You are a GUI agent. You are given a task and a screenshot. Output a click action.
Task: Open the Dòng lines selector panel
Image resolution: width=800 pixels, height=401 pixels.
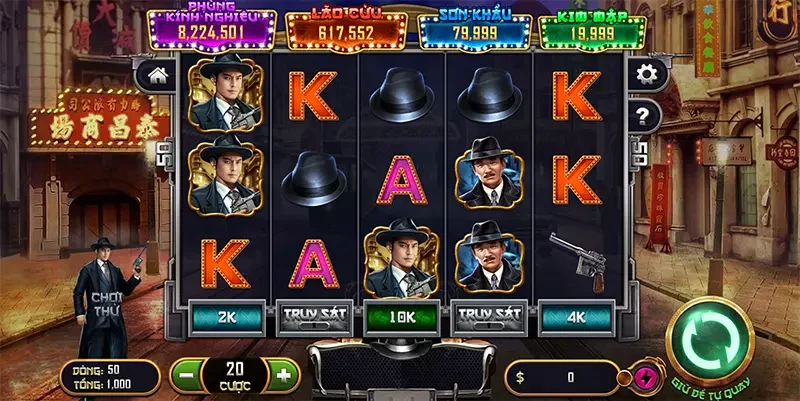point(108,376)
